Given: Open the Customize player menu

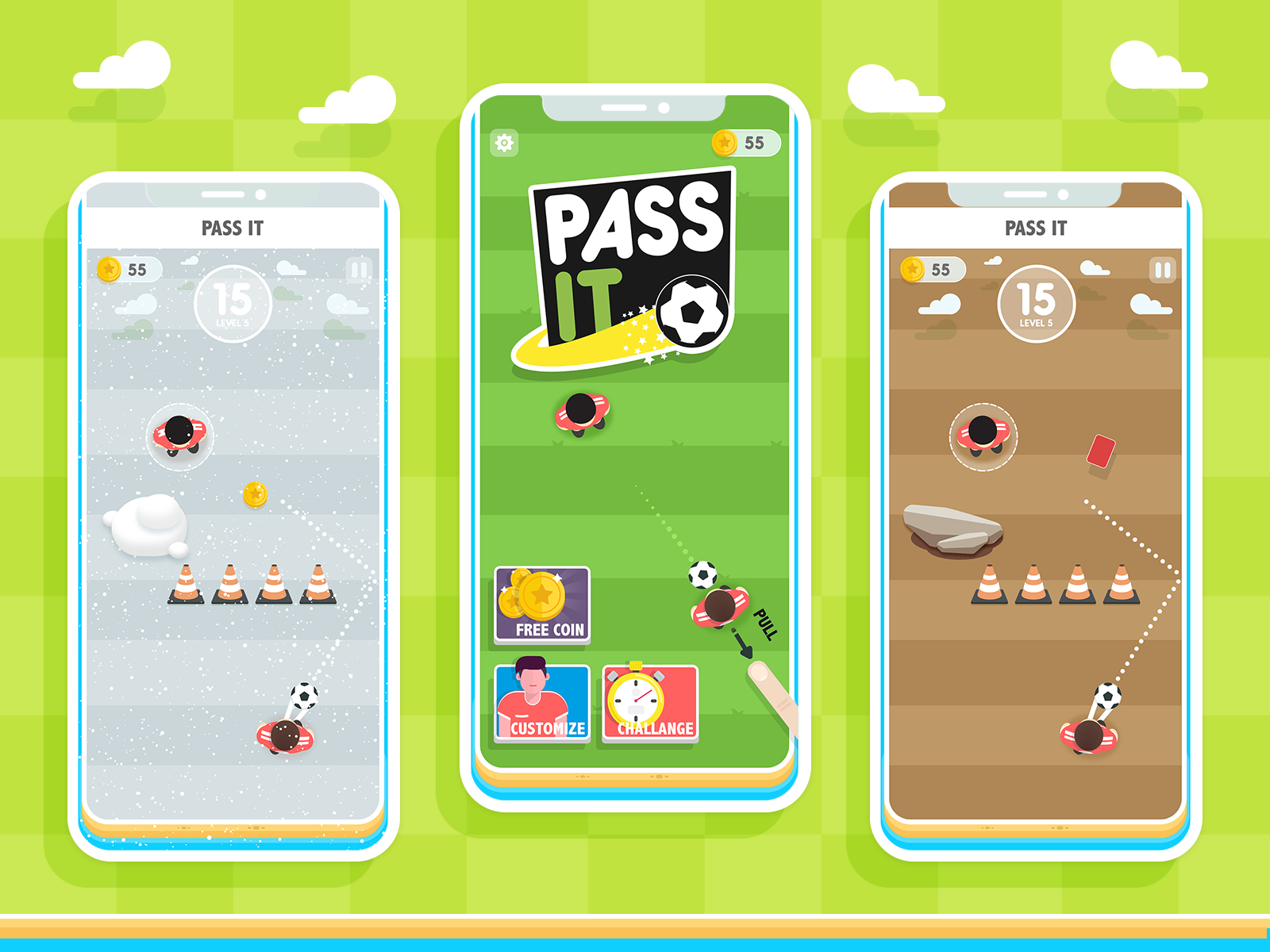Looking at the screenshot, I should [x=542, y=703].
